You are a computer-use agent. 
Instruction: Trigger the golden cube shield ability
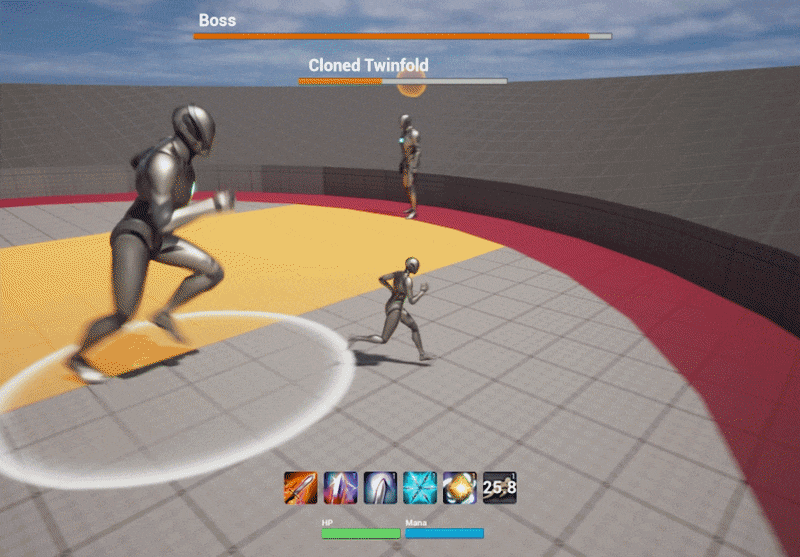point(459,488)
